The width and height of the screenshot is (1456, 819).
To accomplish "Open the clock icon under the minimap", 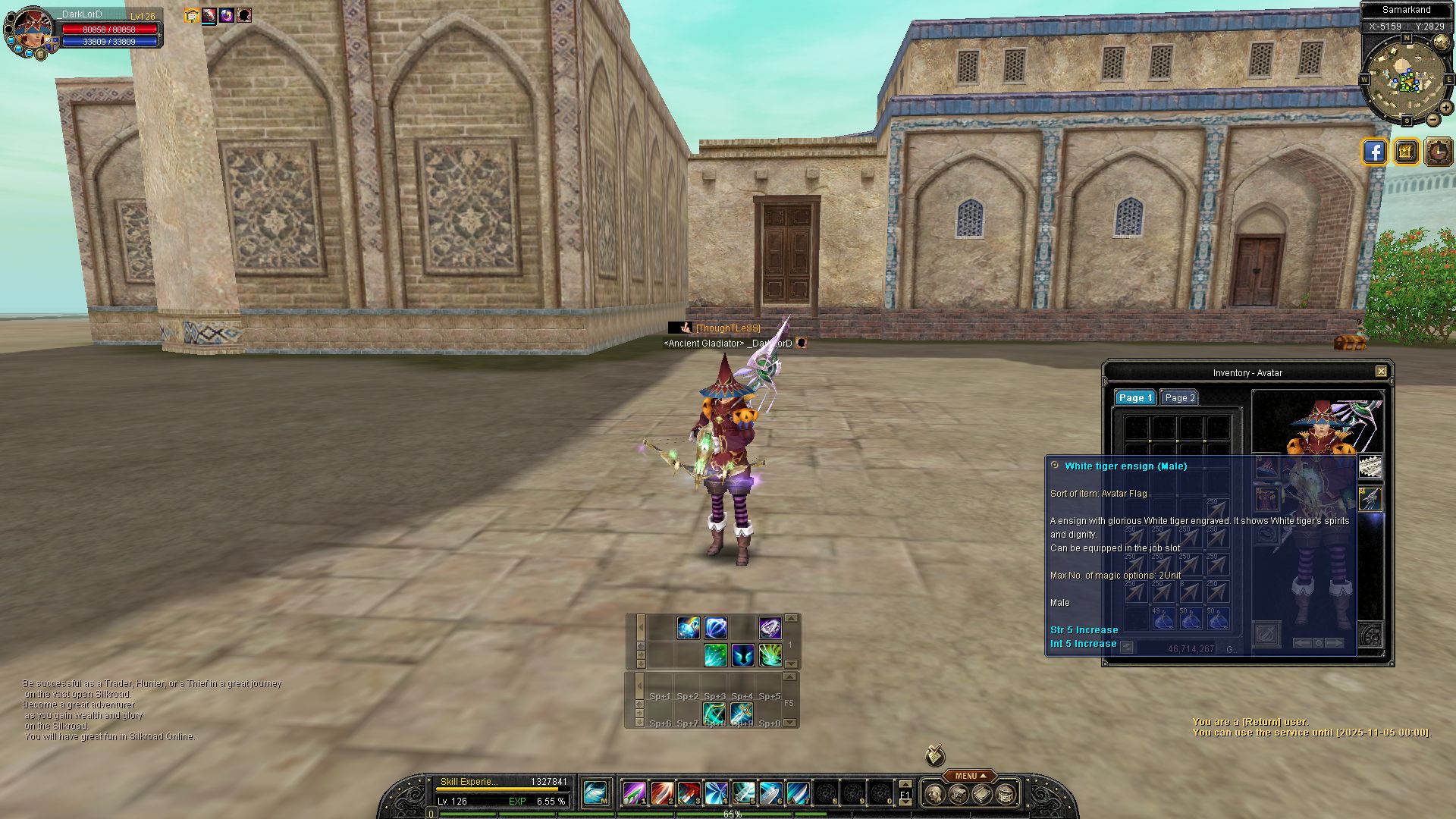I will click(x=1438, y=152).
